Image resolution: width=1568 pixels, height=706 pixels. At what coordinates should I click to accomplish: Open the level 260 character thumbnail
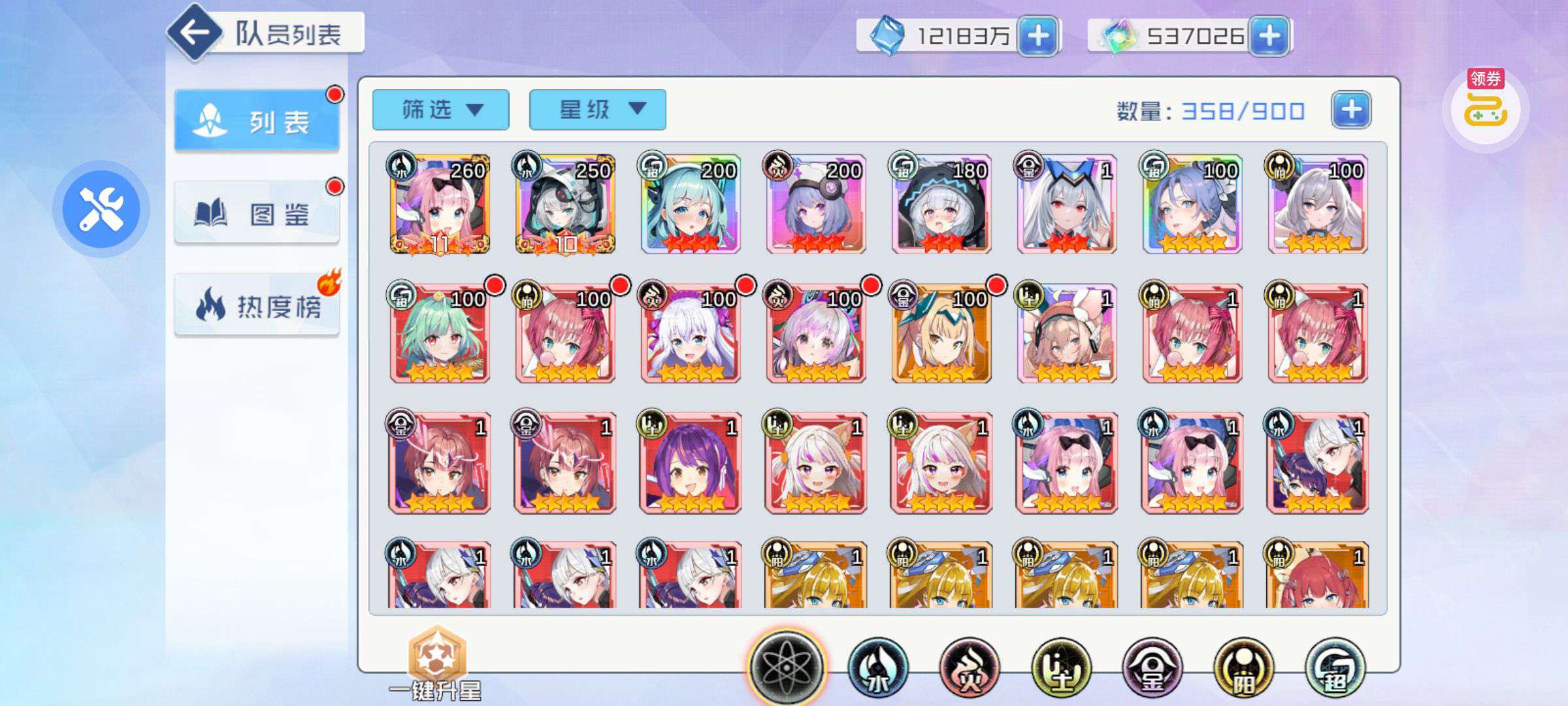(x=436, y=205)
